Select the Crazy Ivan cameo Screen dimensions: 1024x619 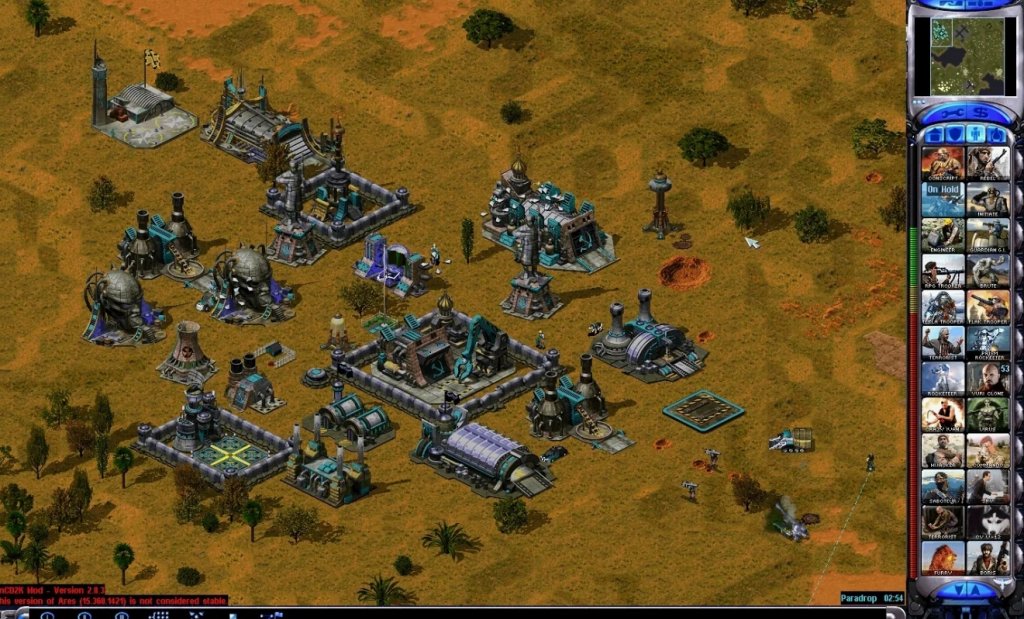tap(942, 415)
